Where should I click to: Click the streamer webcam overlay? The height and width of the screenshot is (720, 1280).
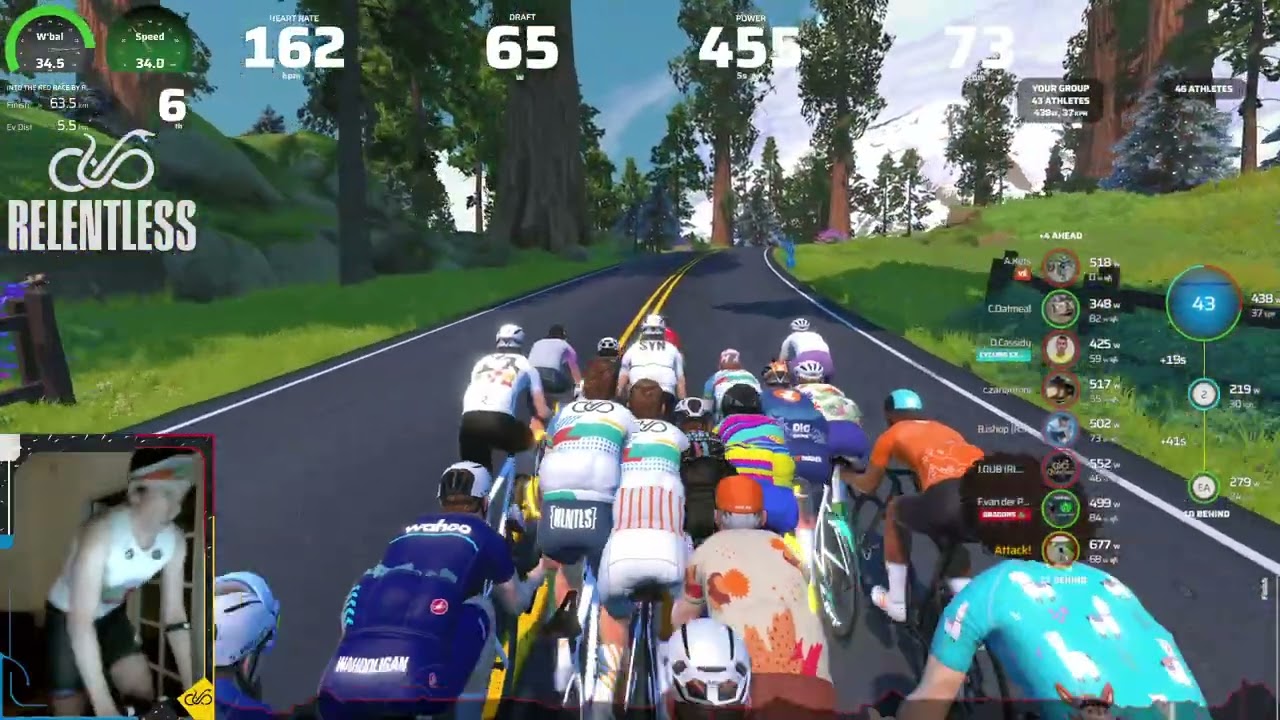point(108,575)
